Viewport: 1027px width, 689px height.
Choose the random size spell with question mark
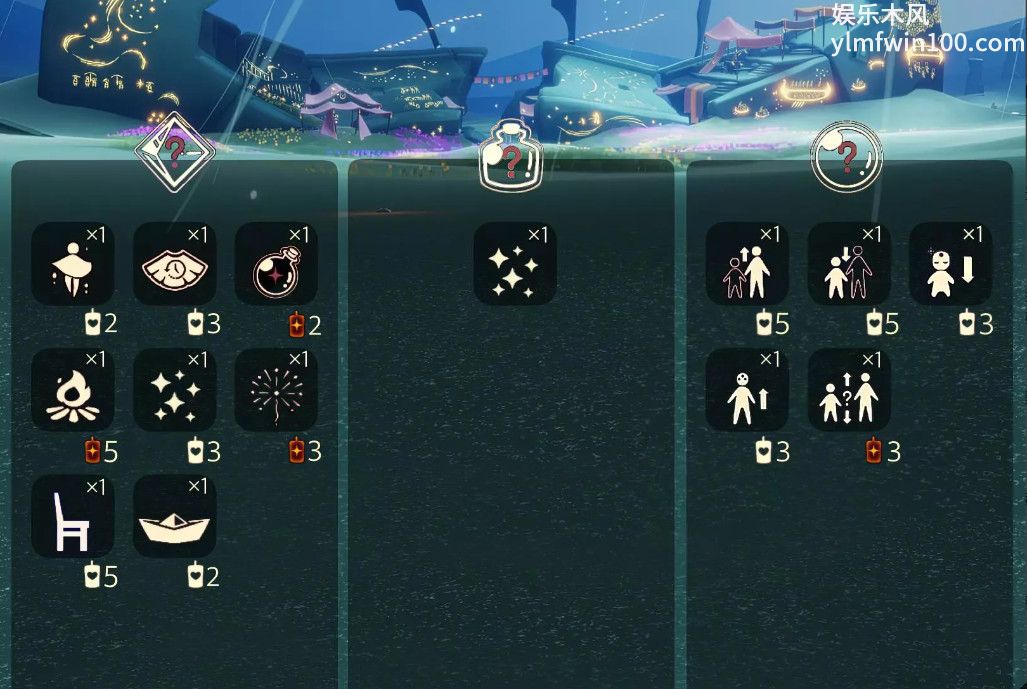click(x=849, y=390)
